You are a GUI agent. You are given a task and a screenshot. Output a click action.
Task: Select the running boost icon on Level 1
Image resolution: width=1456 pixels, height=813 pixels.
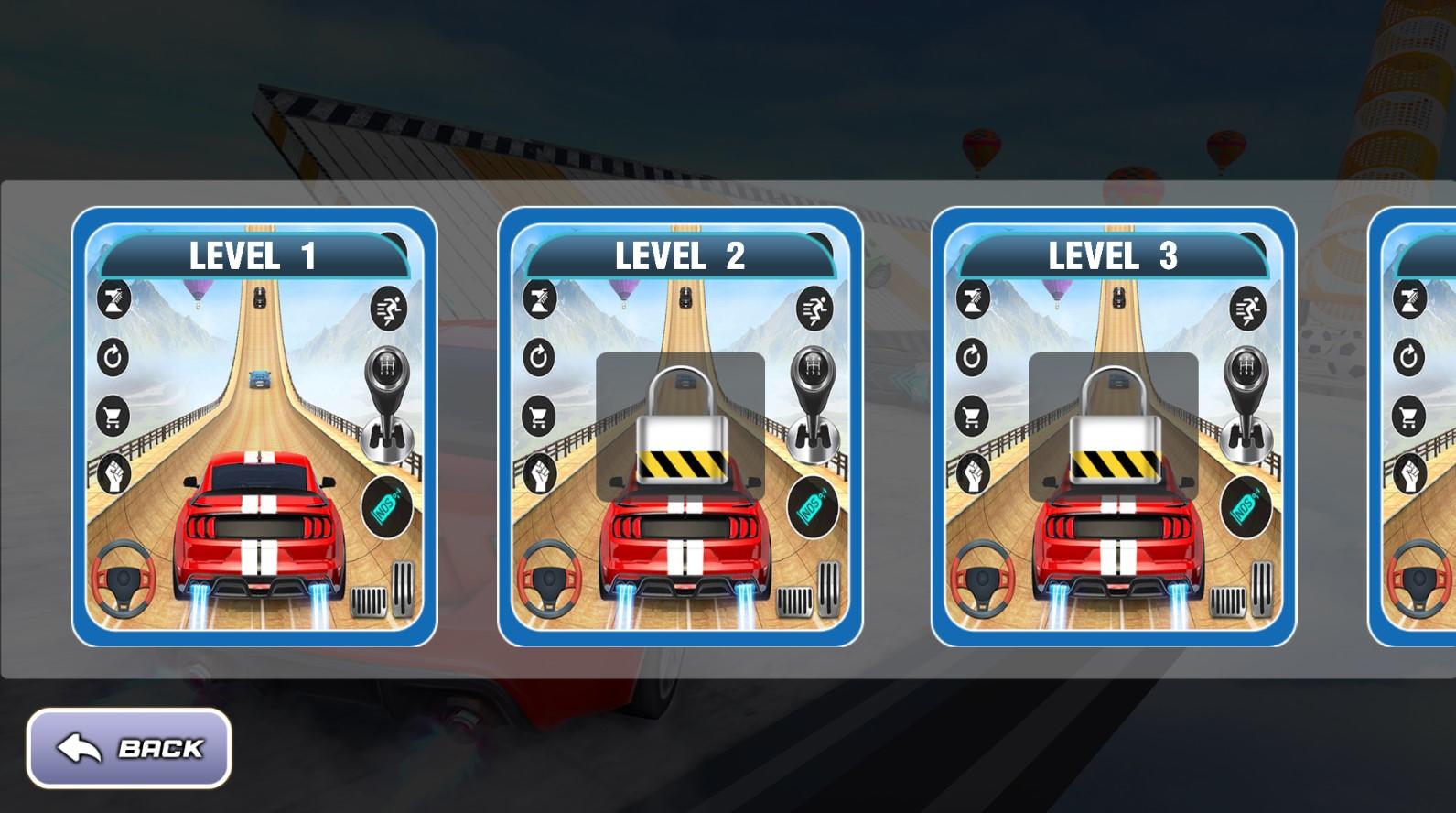coord(388,311)
